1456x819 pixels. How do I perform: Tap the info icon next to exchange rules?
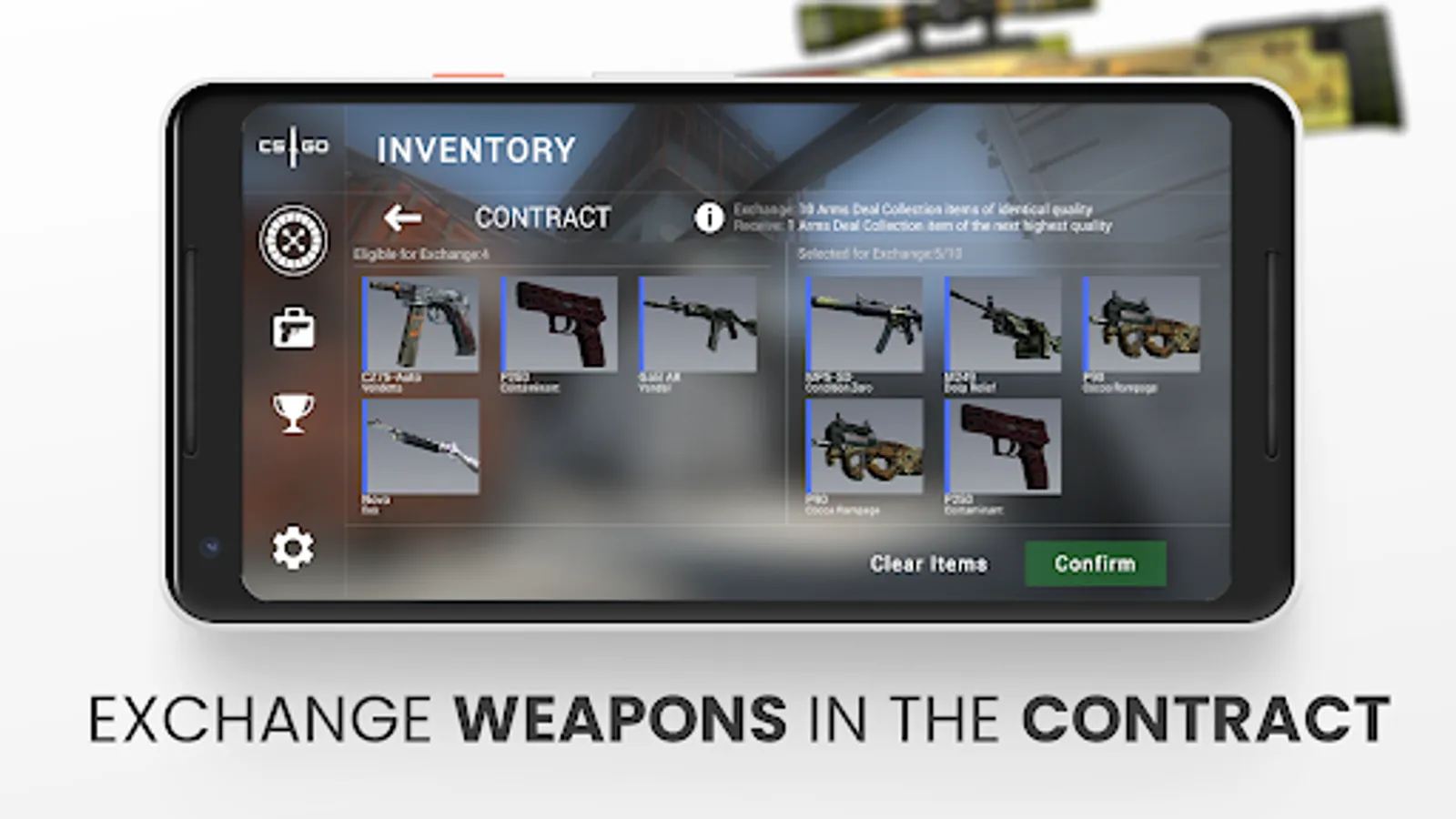(x=708, y=217)
